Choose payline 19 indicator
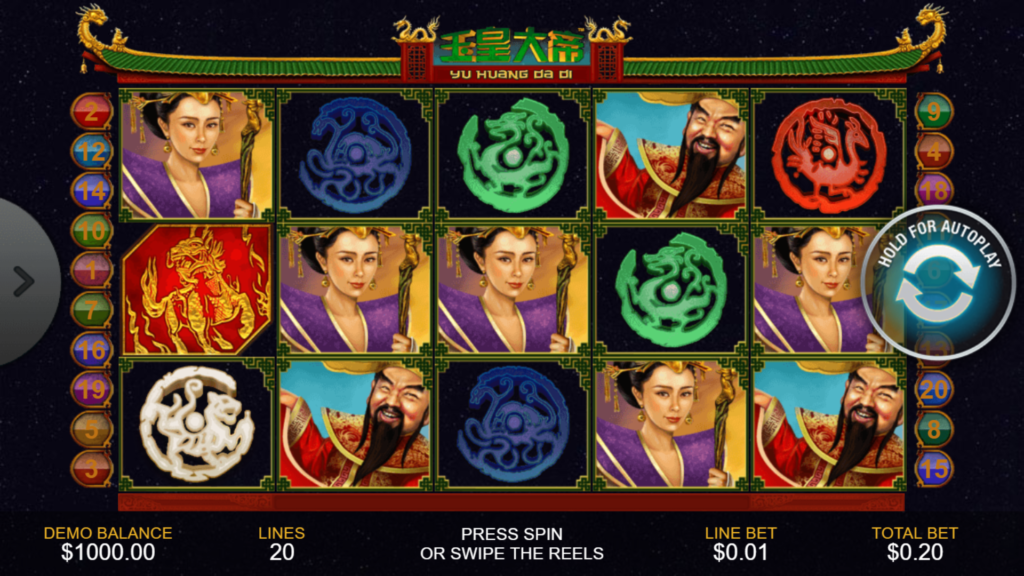 [x=91, y=389]
